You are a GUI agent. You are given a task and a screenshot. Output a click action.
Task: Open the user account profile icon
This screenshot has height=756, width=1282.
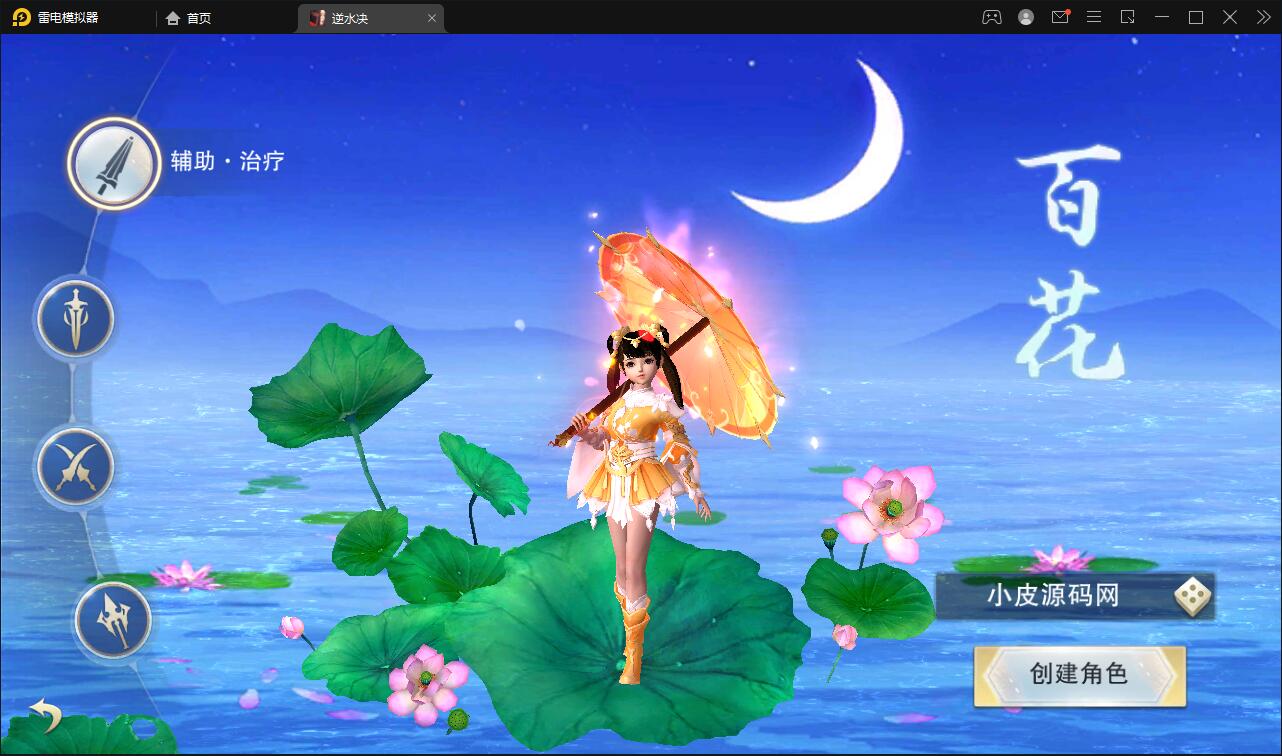coord(1025,17)
